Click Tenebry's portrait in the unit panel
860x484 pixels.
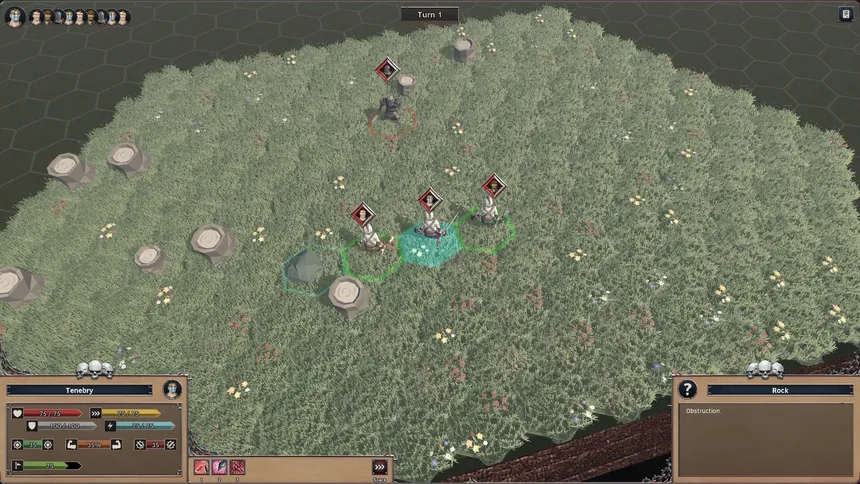172,389
